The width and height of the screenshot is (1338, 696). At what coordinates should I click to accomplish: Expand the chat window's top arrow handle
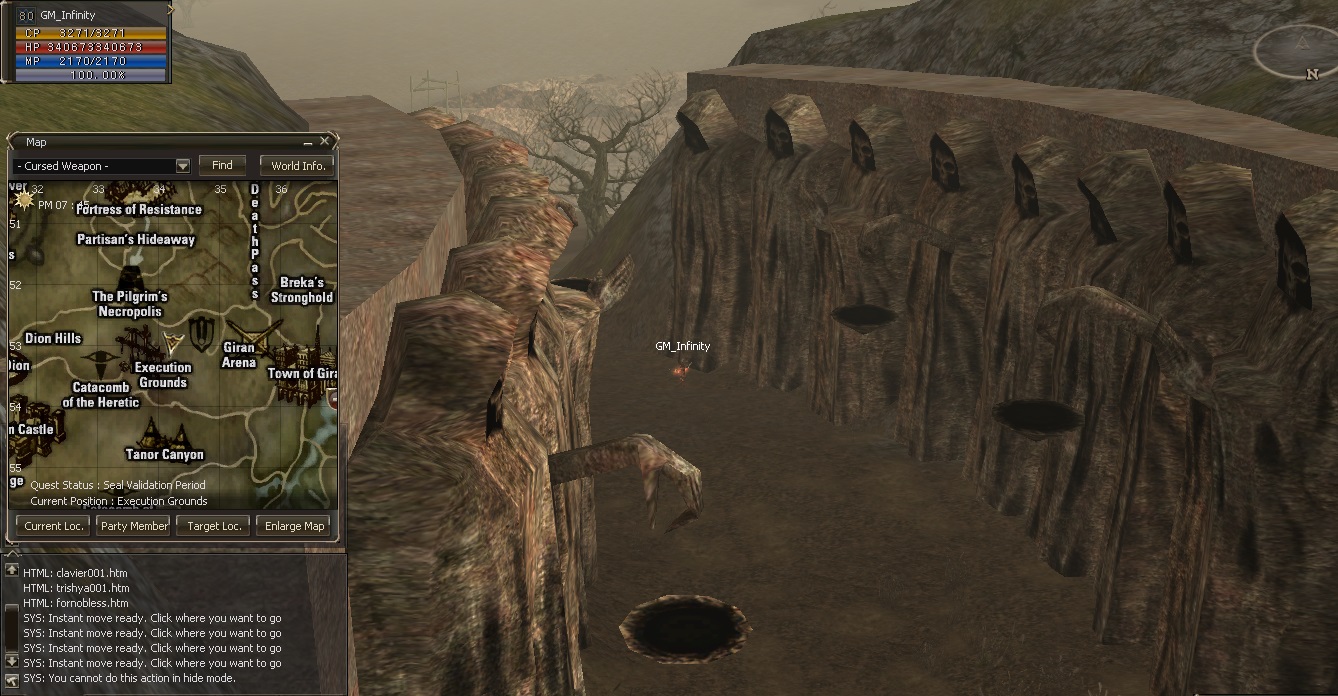click(x=13, y=552)
